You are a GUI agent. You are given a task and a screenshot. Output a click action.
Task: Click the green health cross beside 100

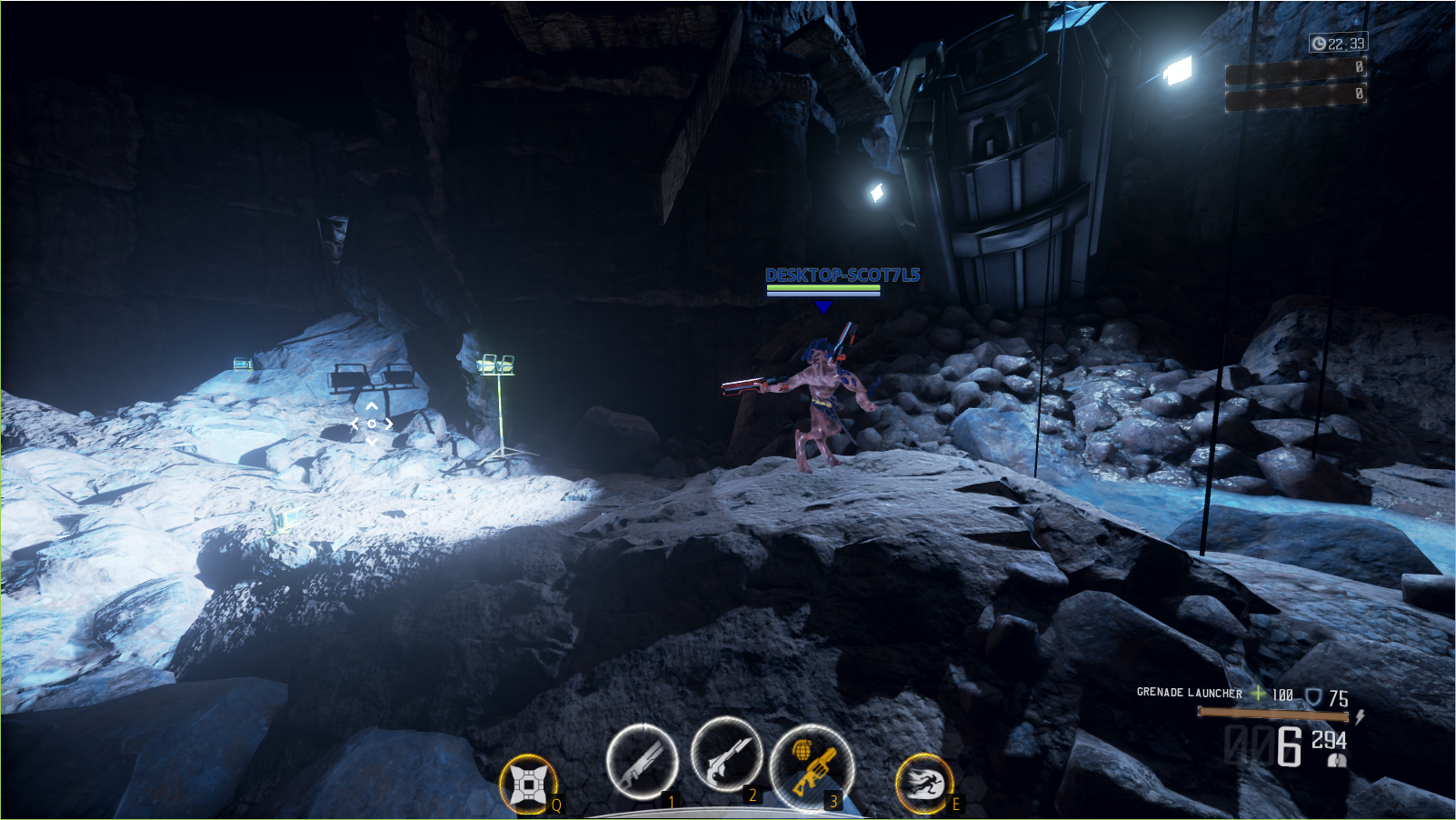point(1258,694)
